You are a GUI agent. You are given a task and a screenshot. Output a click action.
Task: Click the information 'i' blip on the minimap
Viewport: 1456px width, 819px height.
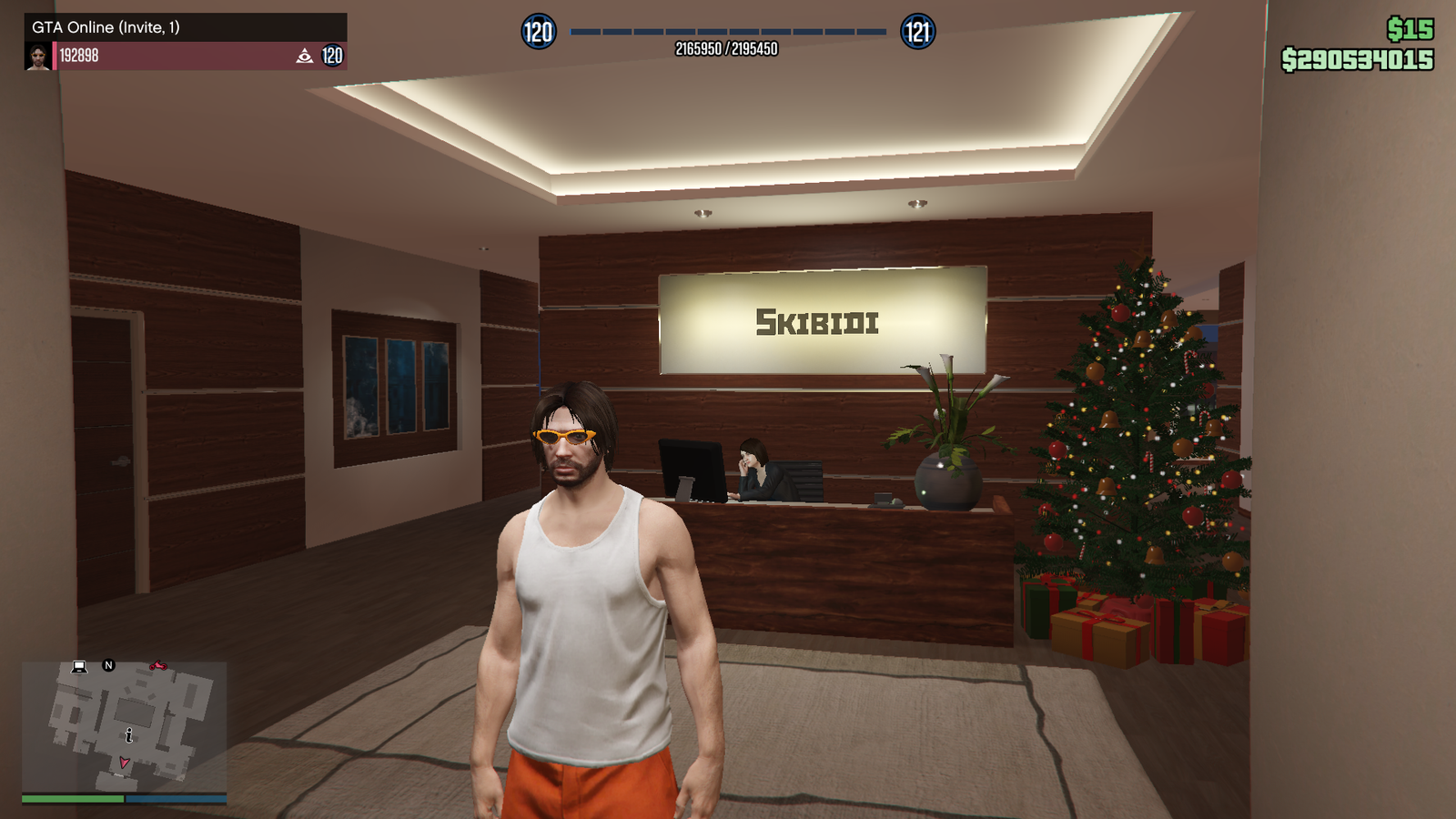tap(129, 734)
